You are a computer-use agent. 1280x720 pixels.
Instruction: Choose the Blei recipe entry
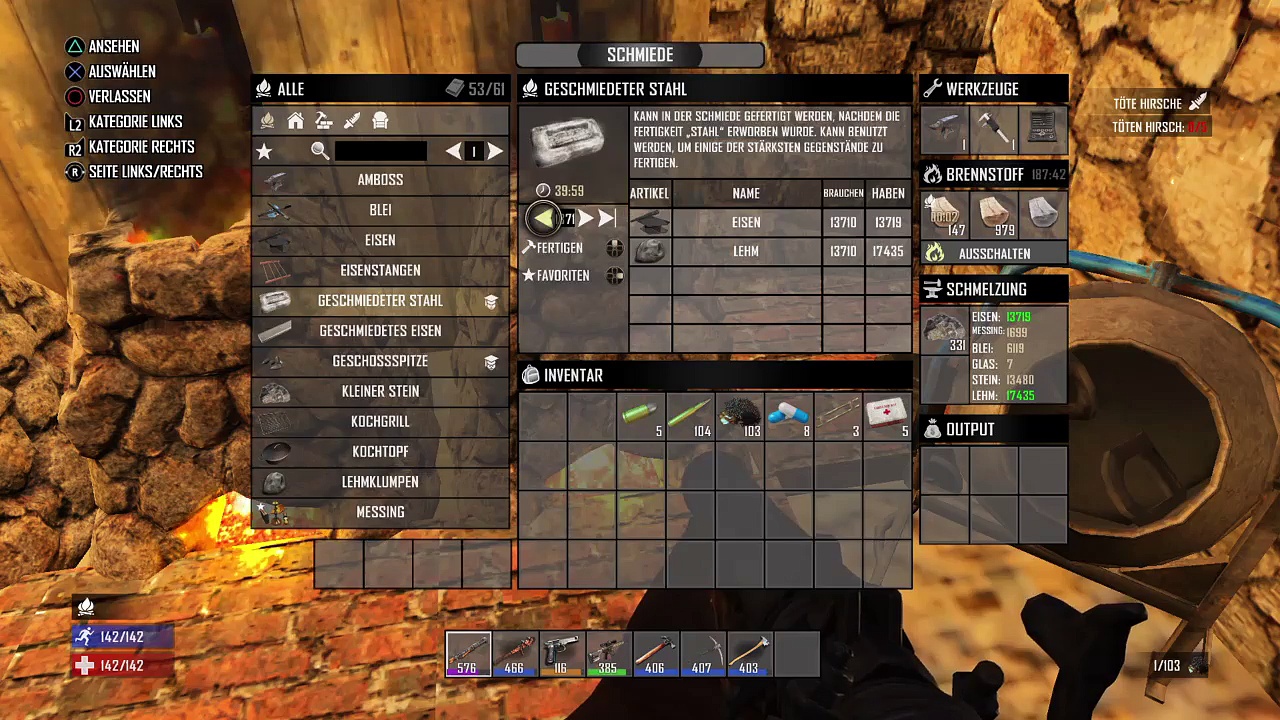(x=380, y=210)
